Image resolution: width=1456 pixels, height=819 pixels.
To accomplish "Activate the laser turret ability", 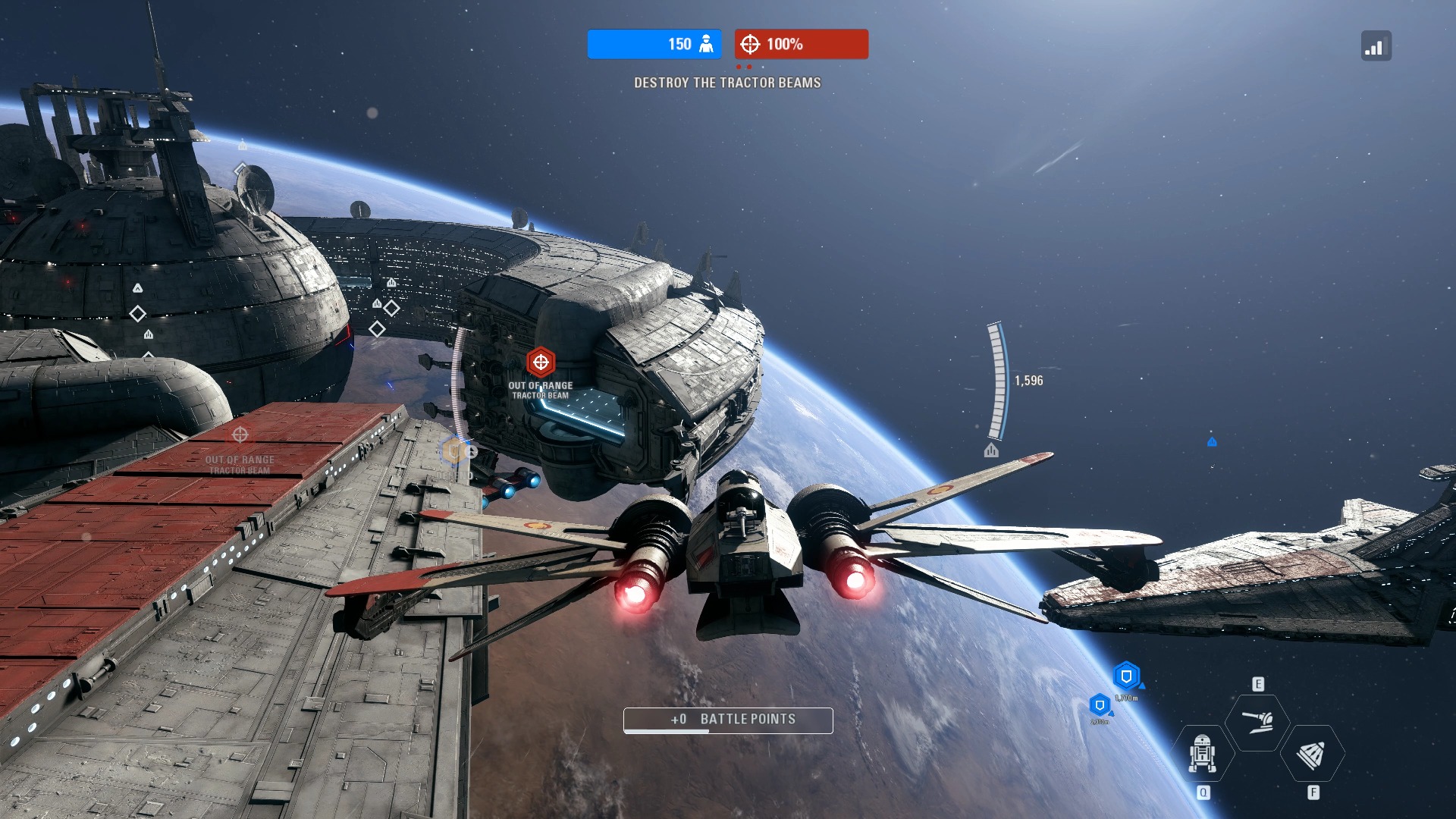I will click(1258, 721).
